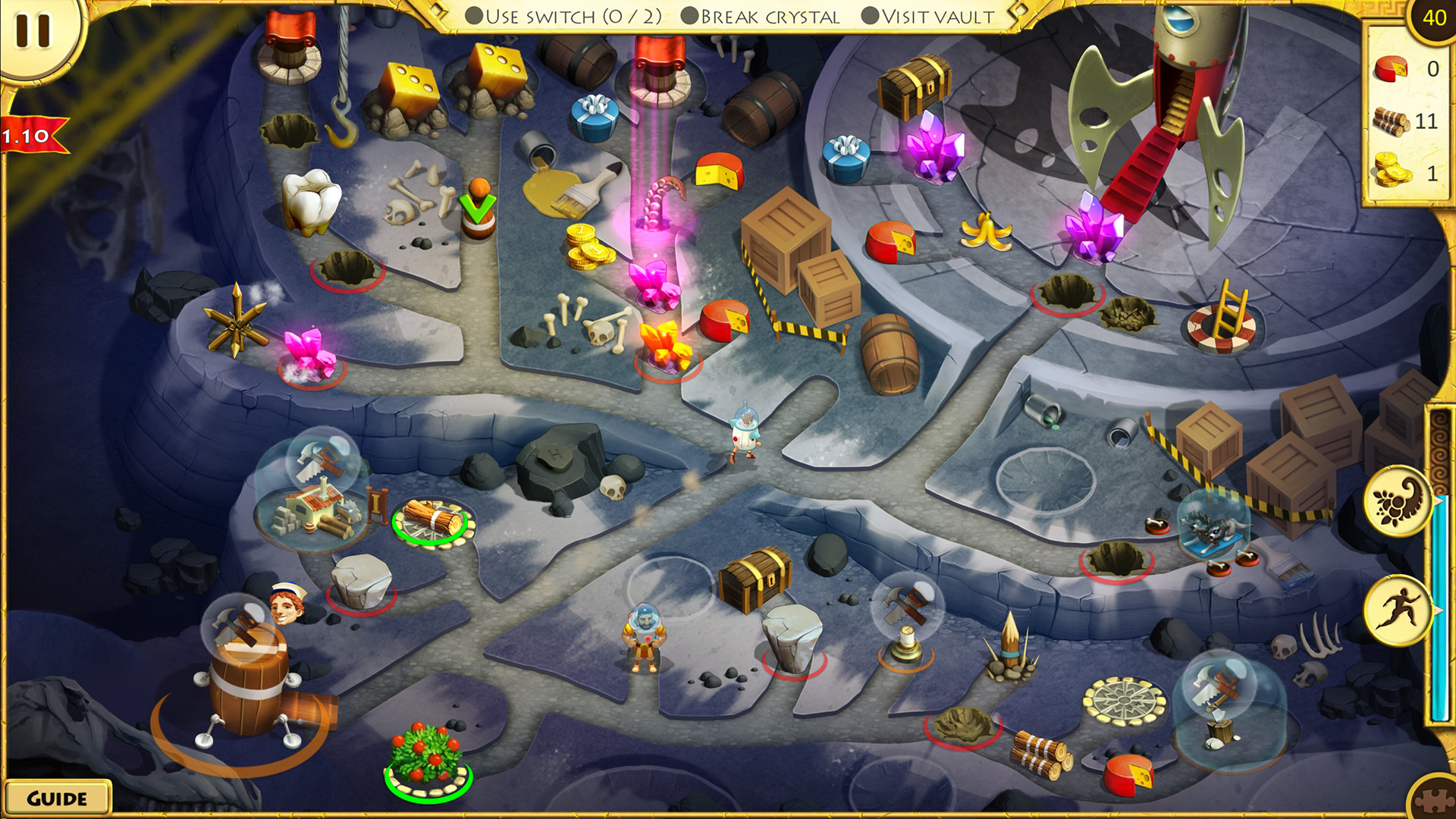Mark the 'Use switch (0/2)' objective circle
The height and width of the screenshot is (819, 1456).
[x=474, y=14]
